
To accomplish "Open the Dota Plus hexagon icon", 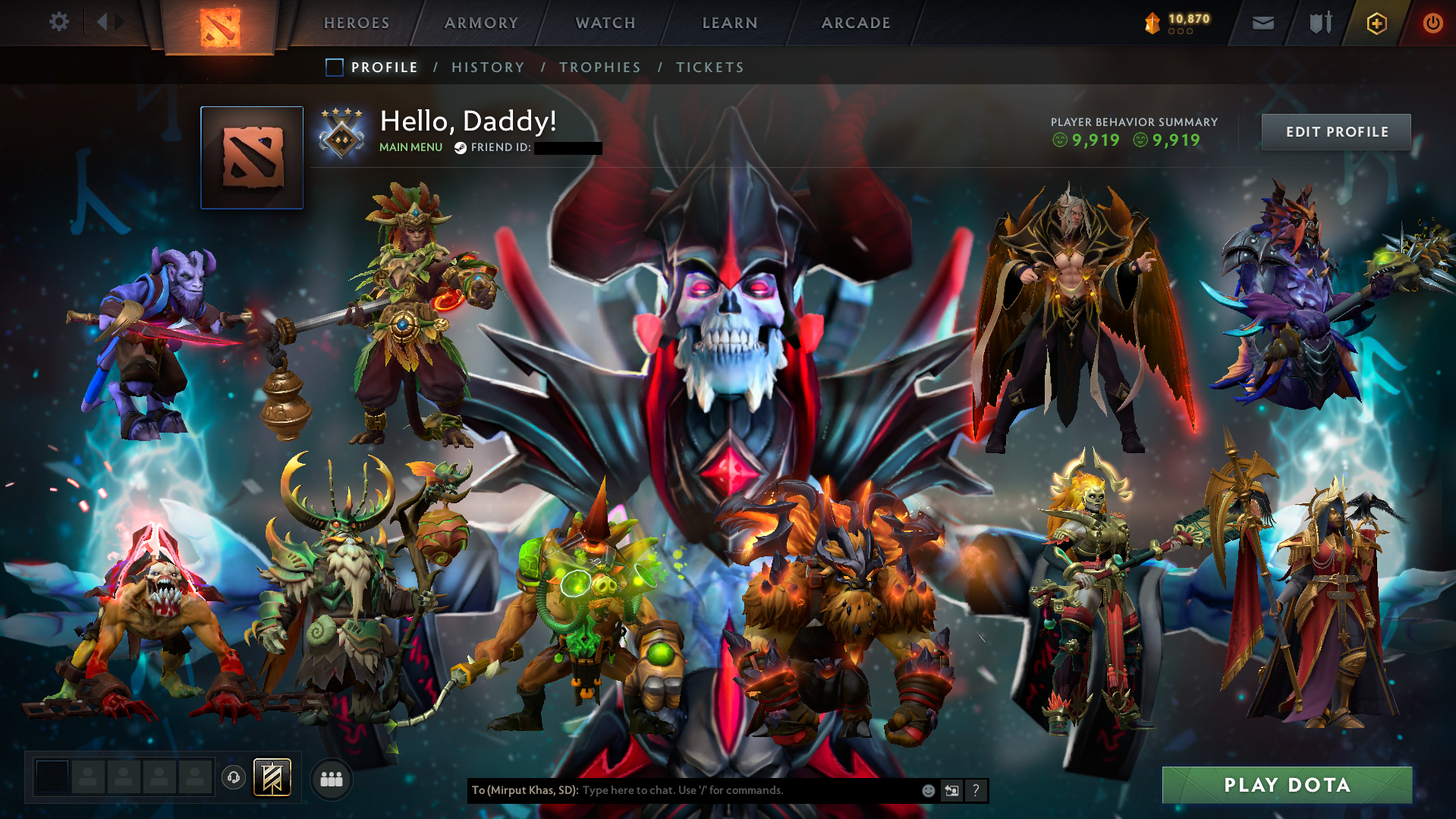I will click(1378, 23).
